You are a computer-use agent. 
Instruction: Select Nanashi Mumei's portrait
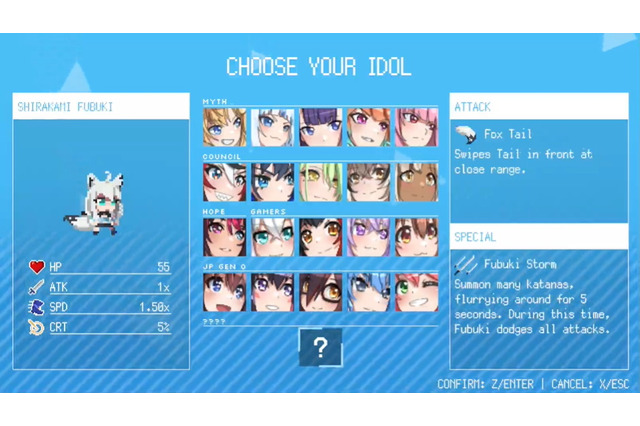click(368, 183)
